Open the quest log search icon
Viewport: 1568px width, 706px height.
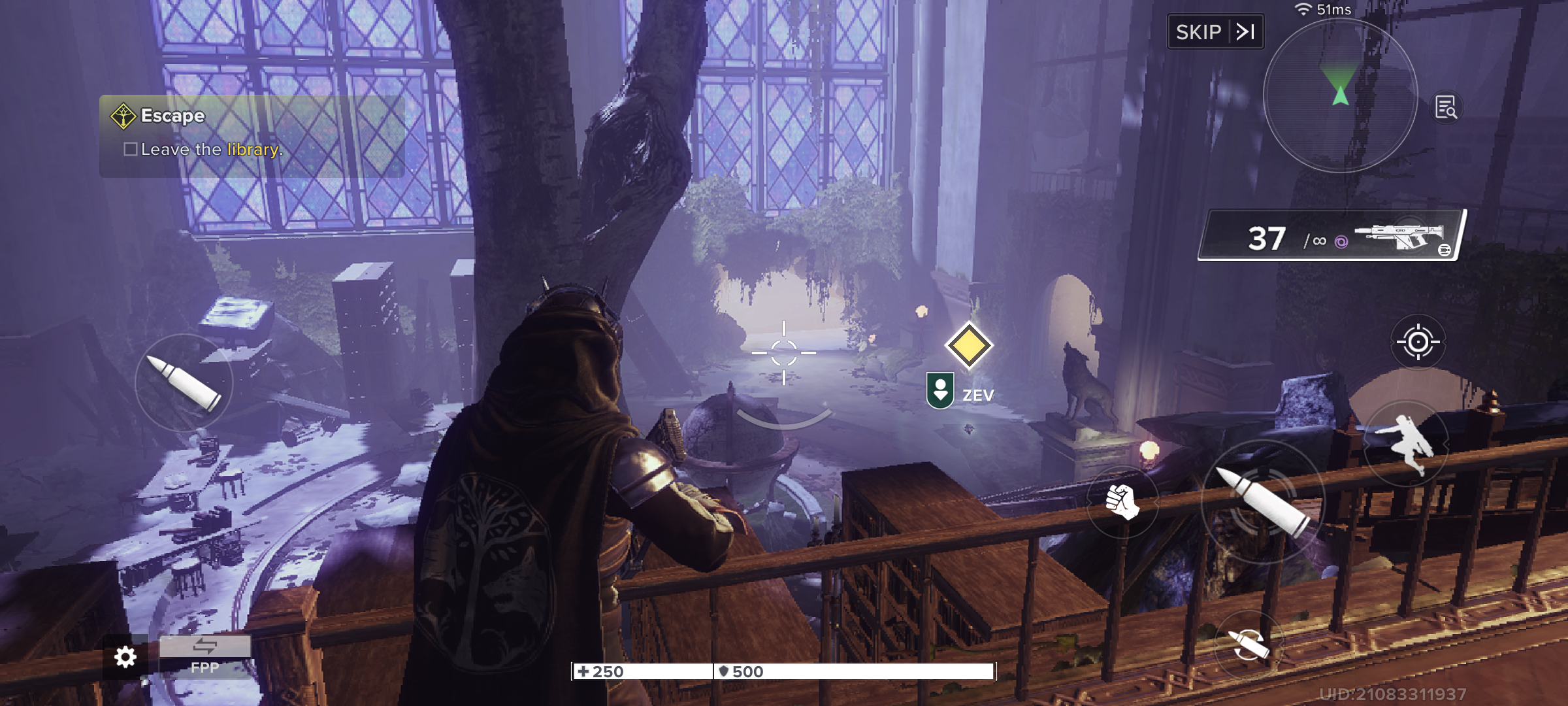click(1446, 107)
